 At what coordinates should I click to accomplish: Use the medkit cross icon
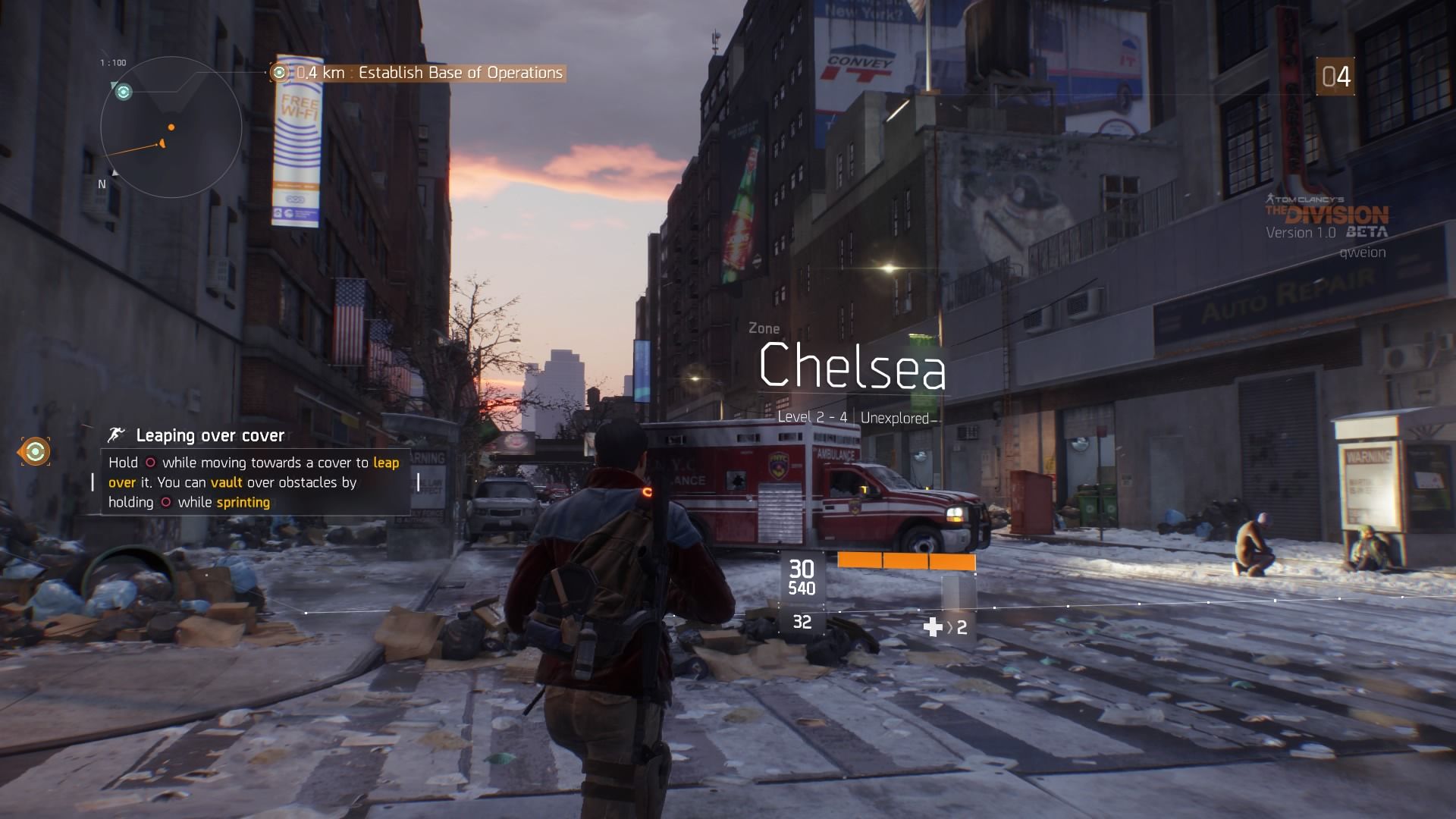(932, 627)
